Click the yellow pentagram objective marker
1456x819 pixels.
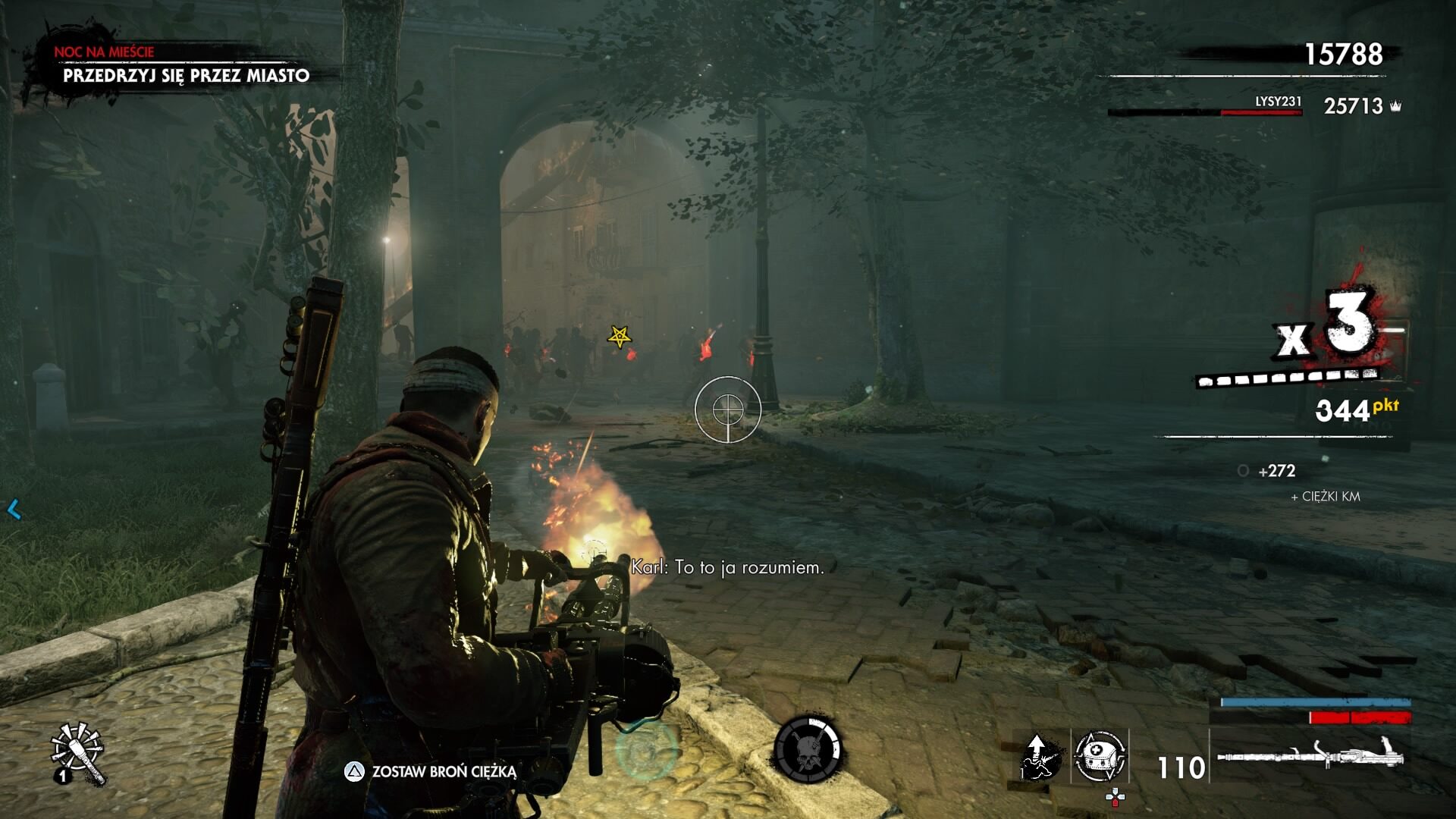[x=620, y=336]
